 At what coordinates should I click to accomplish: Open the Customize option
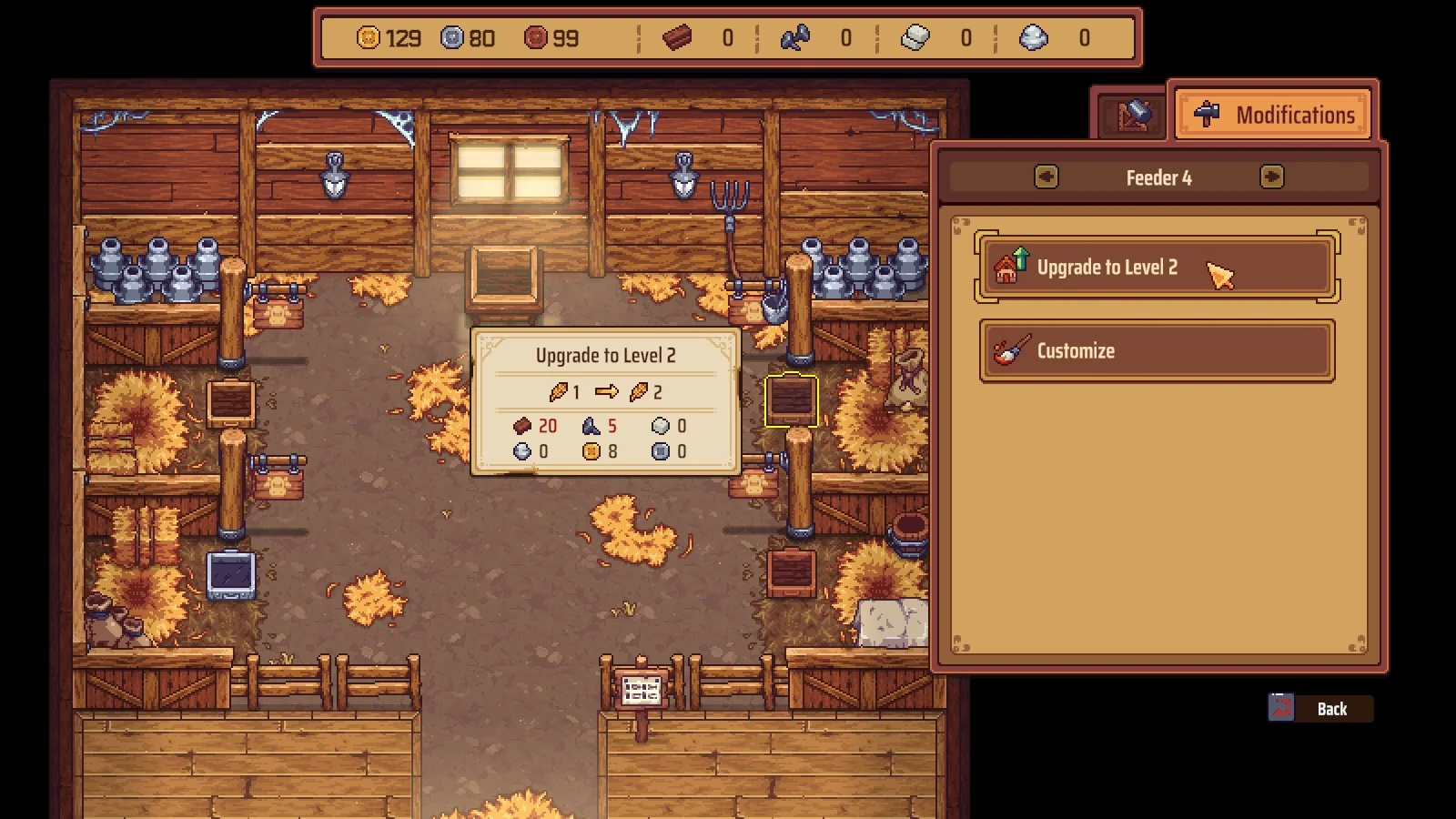click(x=1156, y=350)
